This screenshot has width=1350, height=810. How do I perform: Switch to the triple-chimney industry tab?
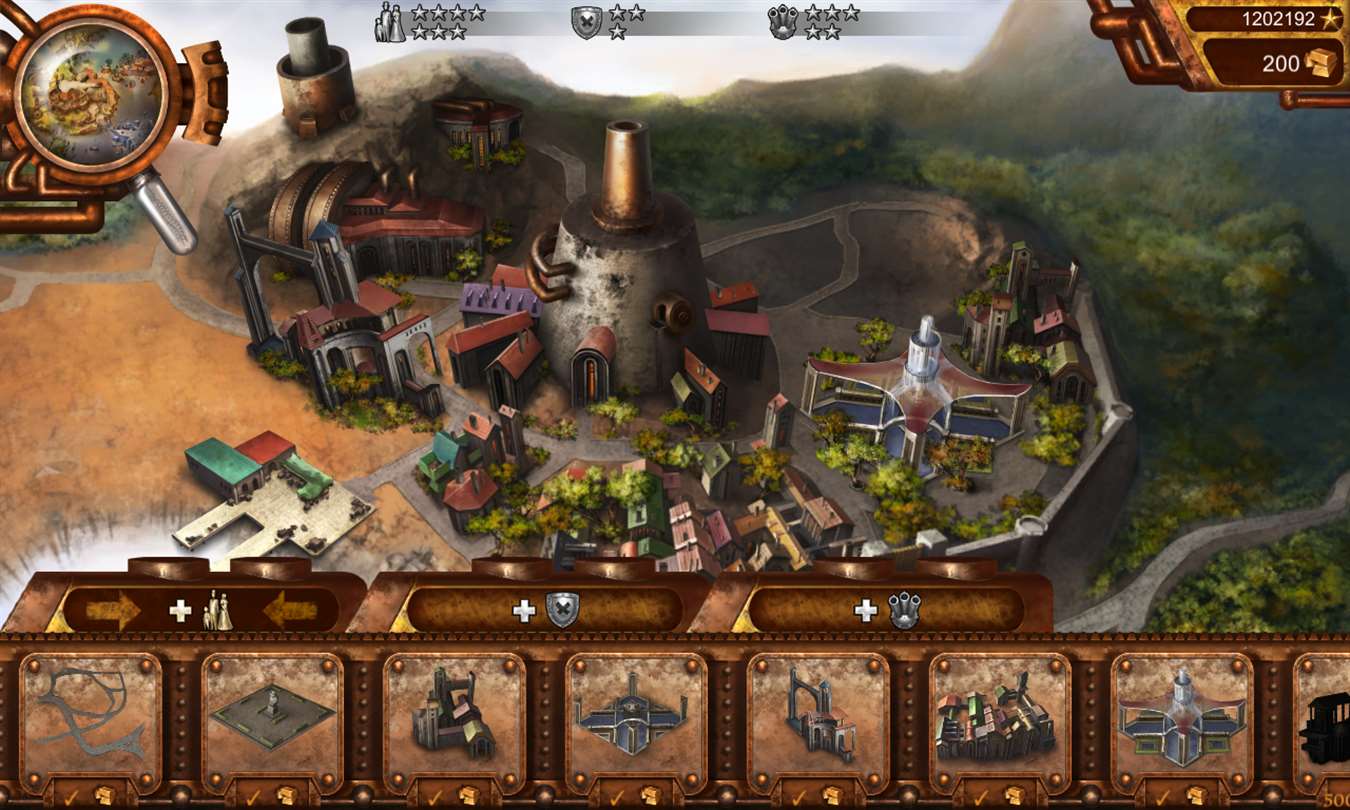pyautogui.click(x=887, y=609)
